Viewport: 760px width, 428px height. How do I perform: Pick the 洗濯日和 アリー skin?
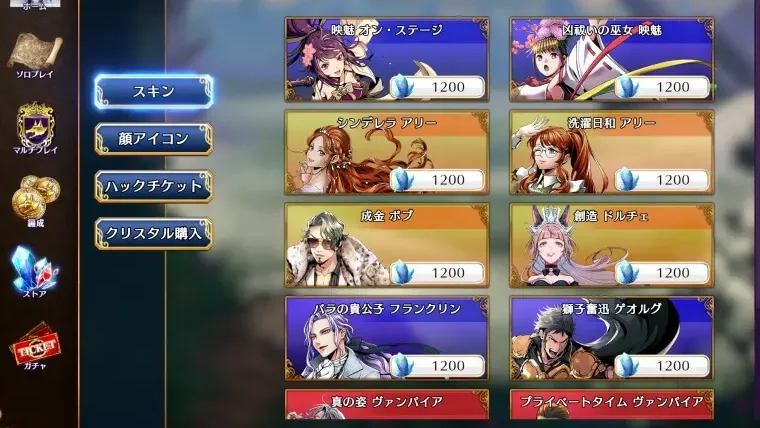pyautogui.click(x=611, y=151)
